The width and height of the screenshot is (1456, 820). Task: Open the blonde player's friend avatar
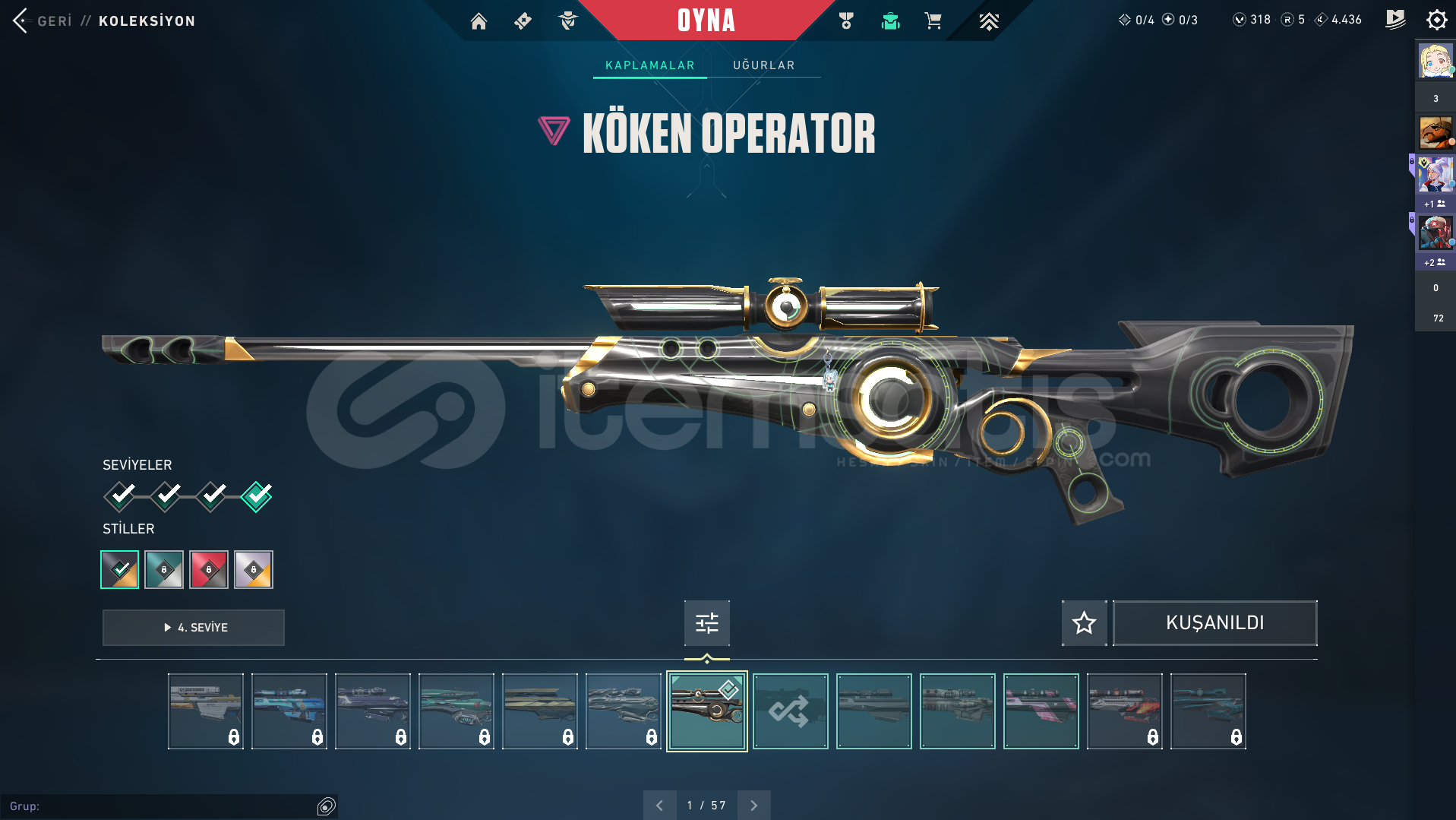tap(1435, 61)
